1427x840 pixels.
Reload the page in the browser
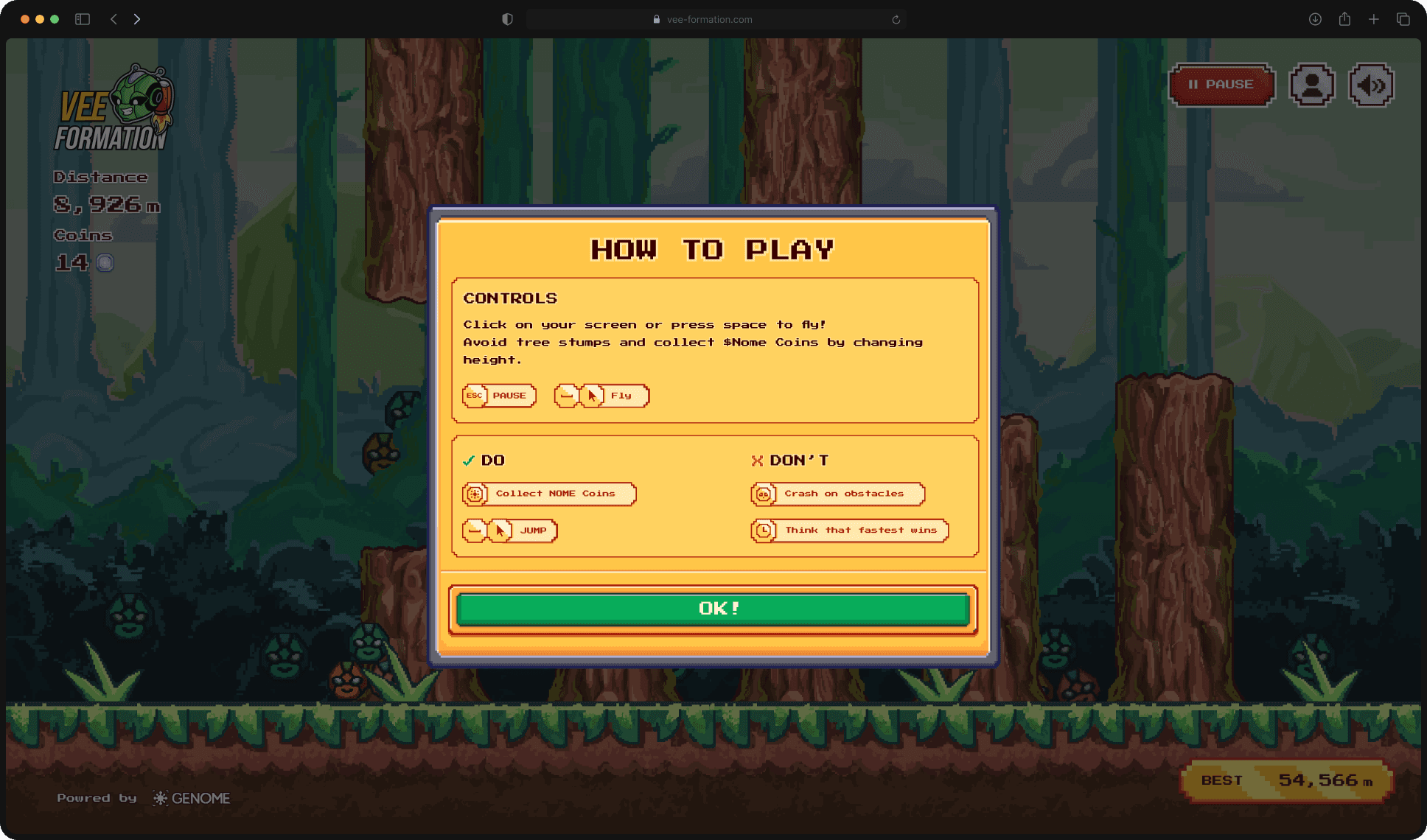tap(896, 20)
